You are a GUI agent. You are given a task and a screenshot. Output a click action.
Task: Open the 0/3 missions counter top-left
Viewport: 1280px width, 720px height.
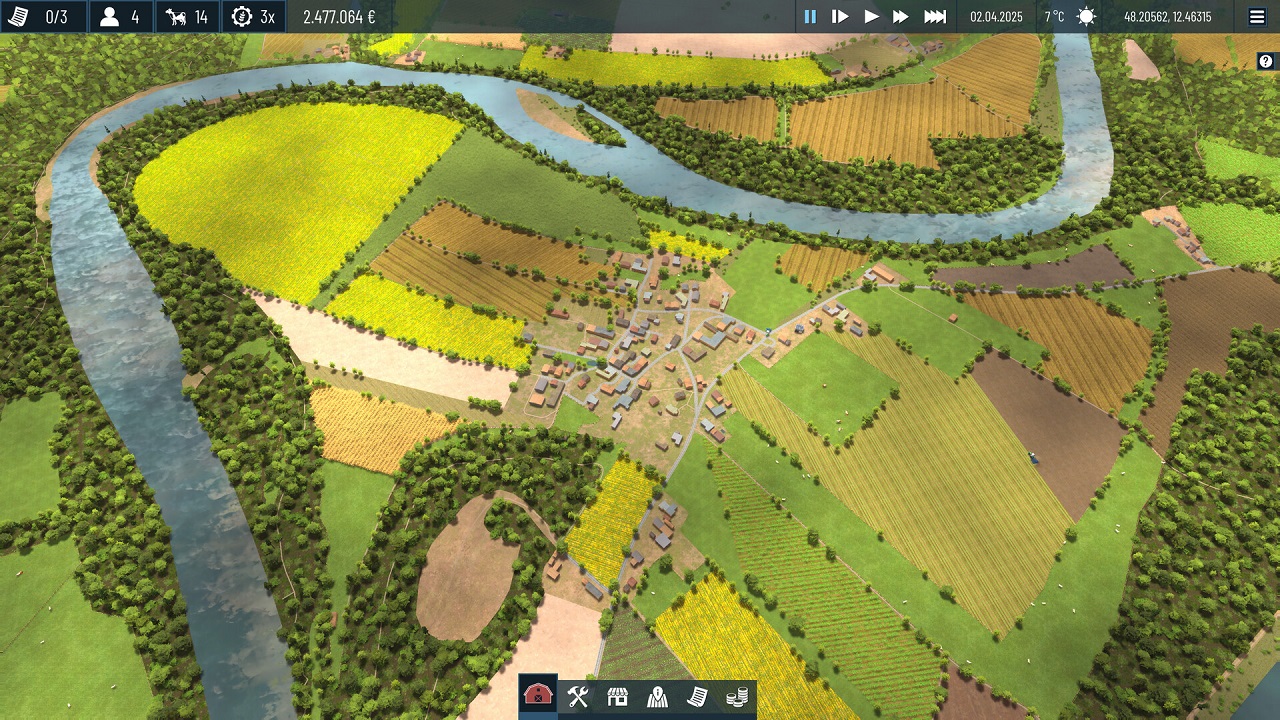tap(40, 15)
